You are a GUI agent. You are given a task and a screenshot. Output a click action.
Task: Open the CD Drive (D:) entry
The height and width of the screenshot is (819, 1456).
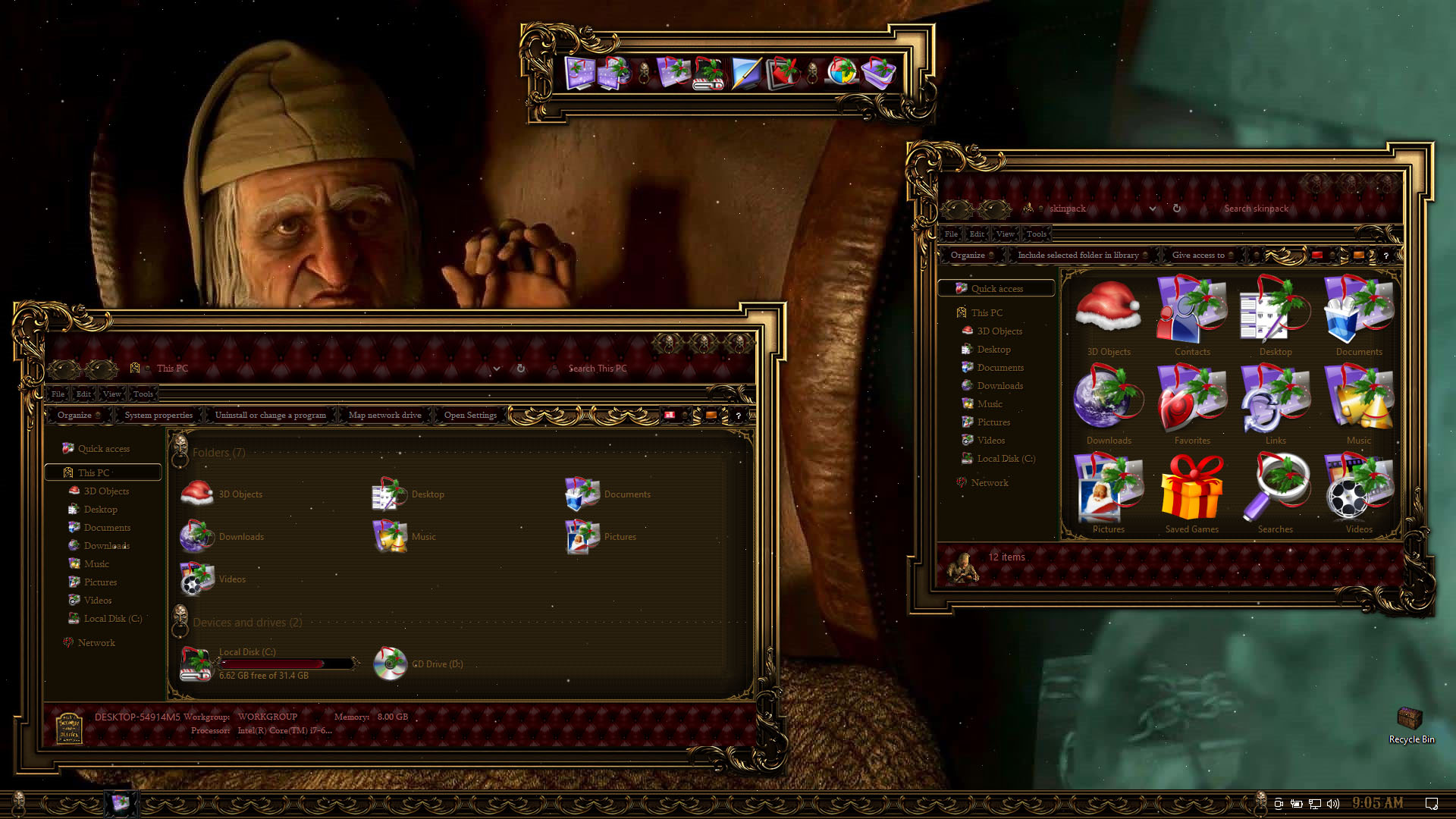pos(419,664)
